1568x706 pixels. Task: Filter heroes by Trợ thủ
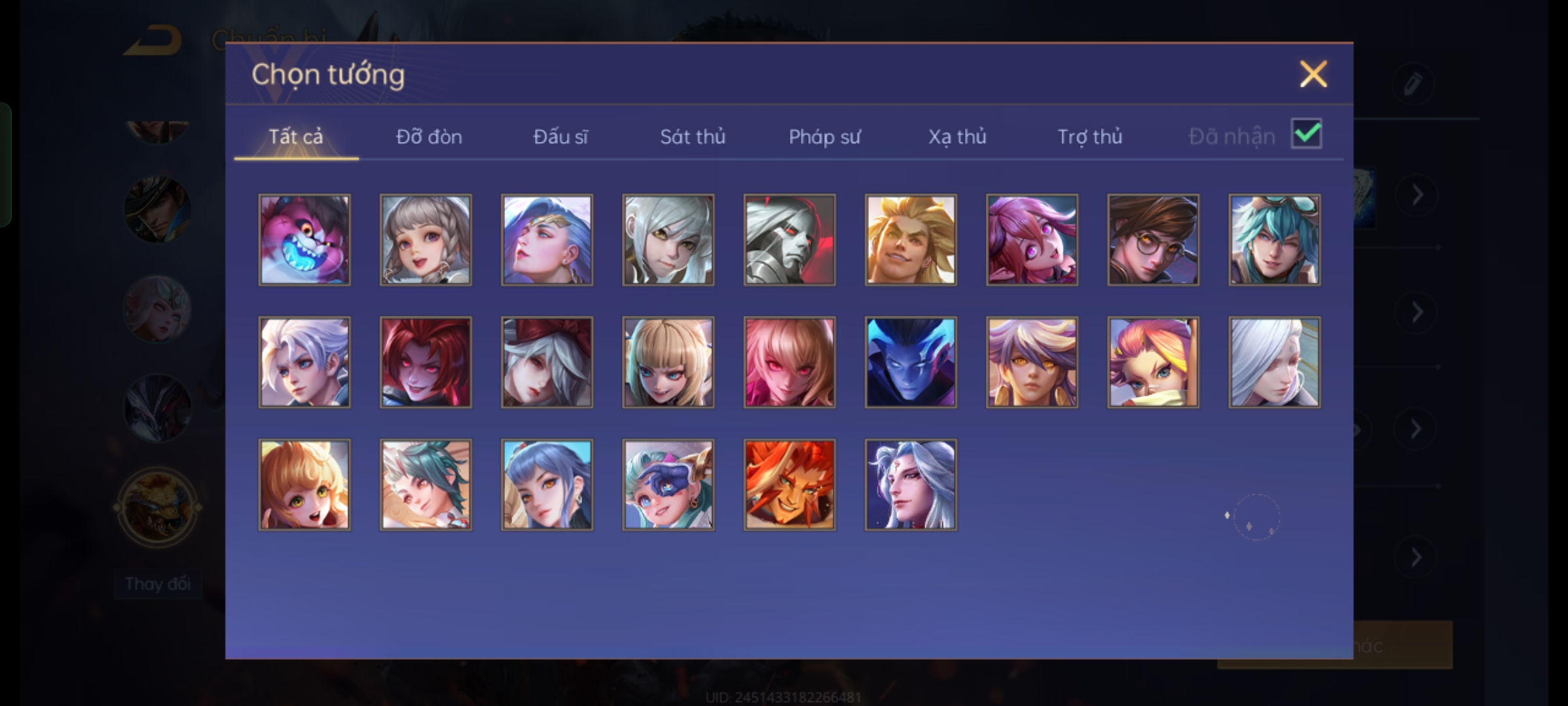1090,137
